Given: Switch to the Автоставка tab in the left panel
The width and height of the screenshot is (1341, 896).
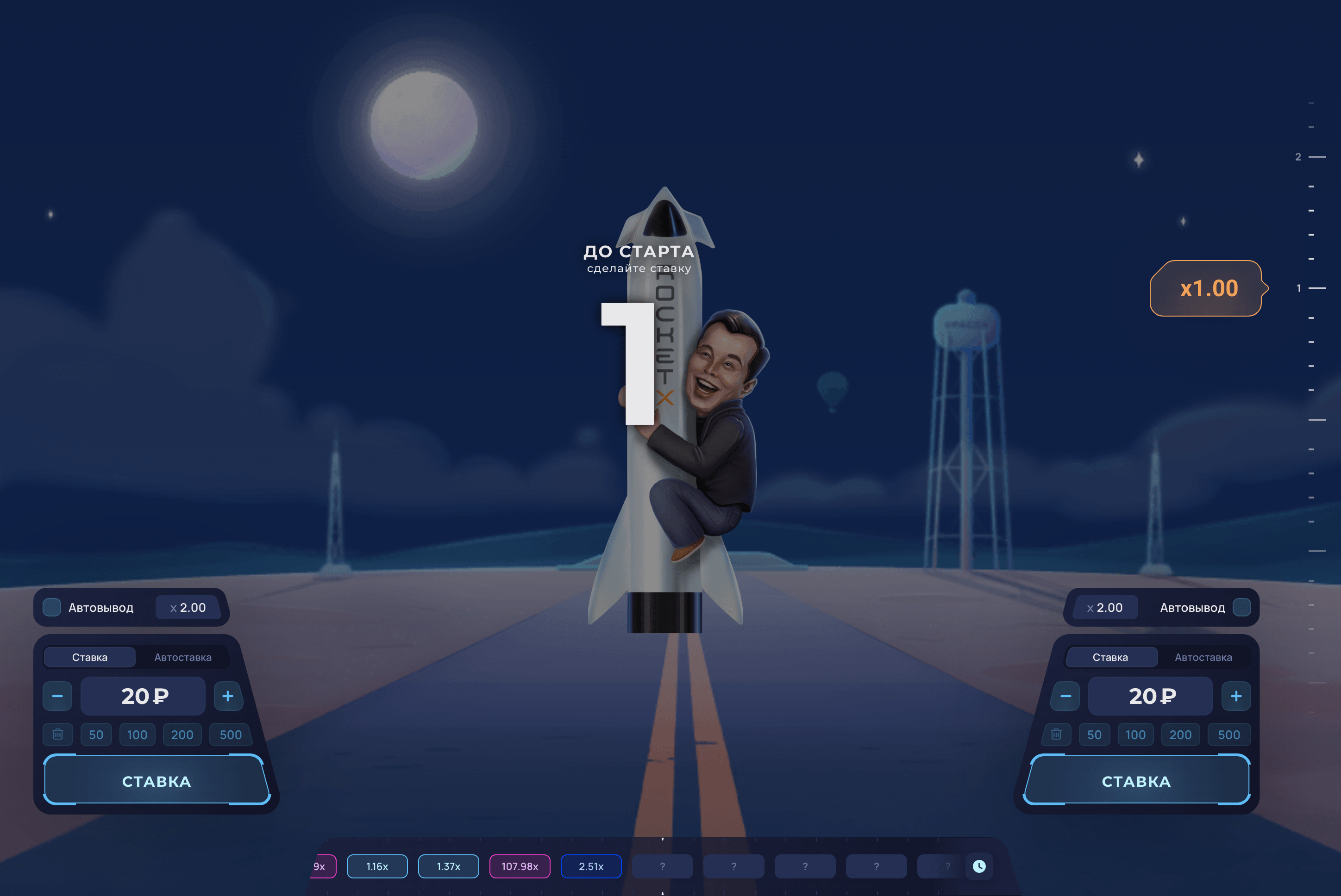Looking at the screenshot, I should pyautogui.click(x=183, y=657).
